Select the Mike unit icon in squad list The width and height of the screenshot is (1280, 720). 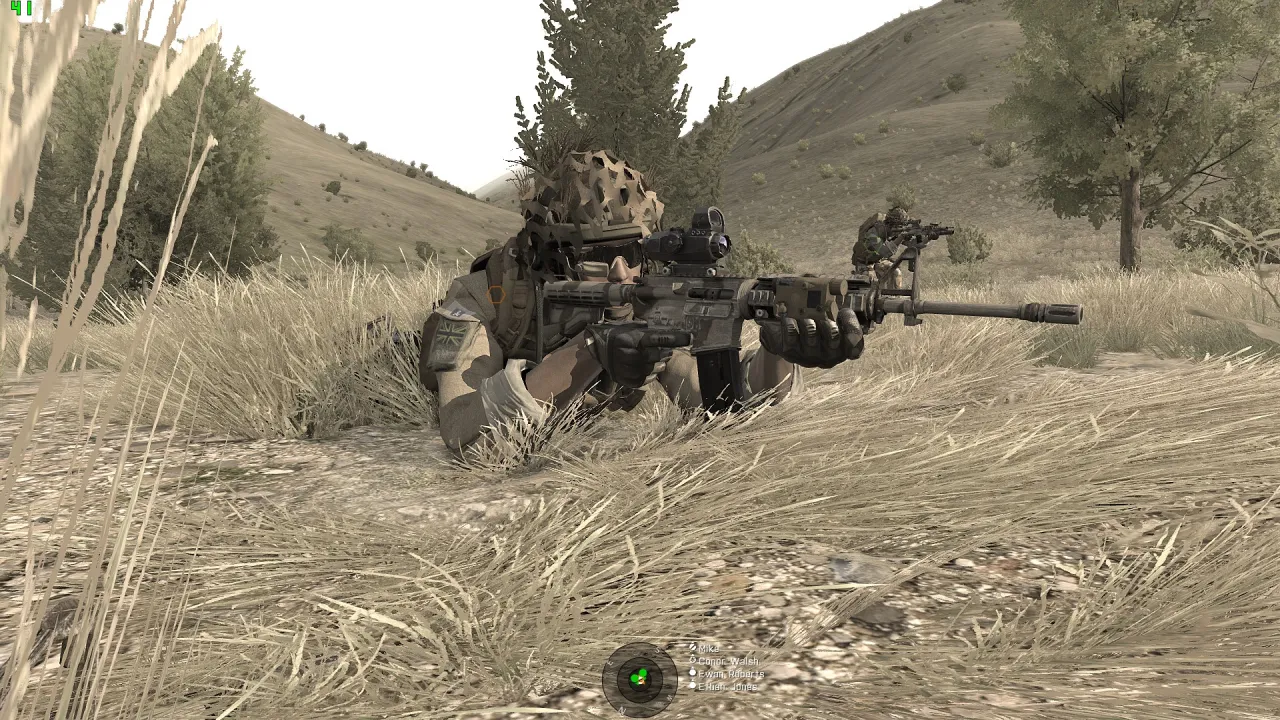(x=693, y=648)
